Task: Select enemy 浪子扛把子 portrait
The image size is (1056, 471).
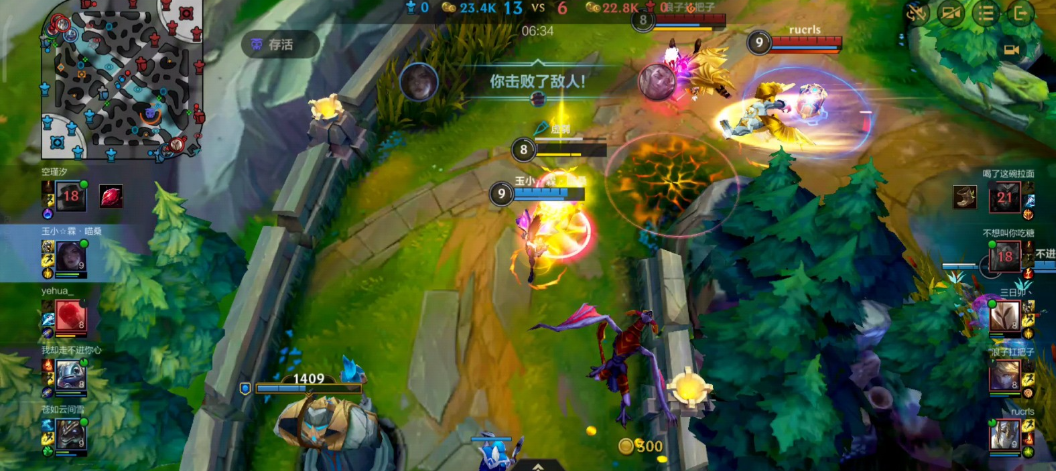Action: click(1005, 376)
